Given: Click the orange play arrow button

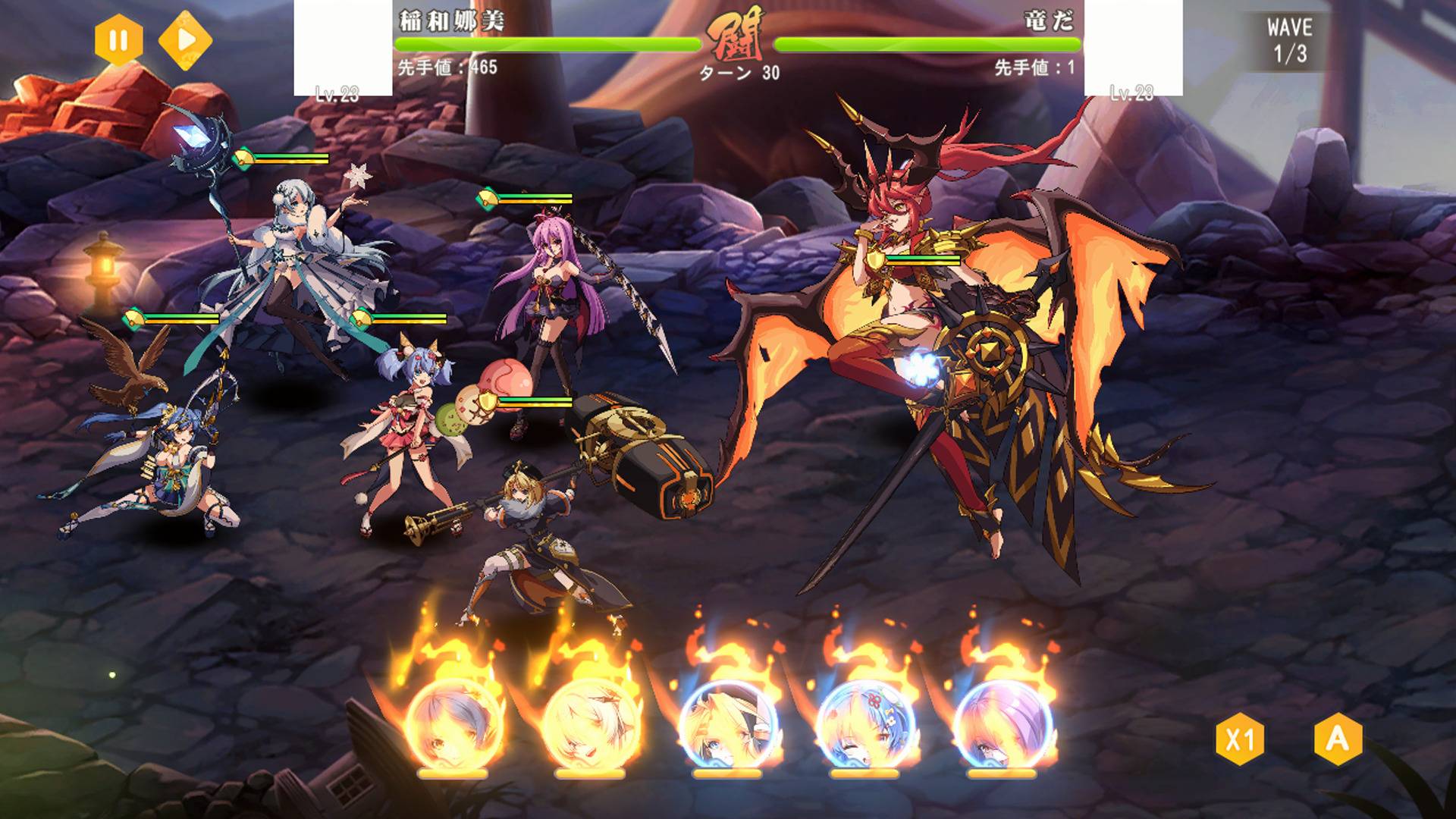Looking at the screenshot, I should click(186, 39).
